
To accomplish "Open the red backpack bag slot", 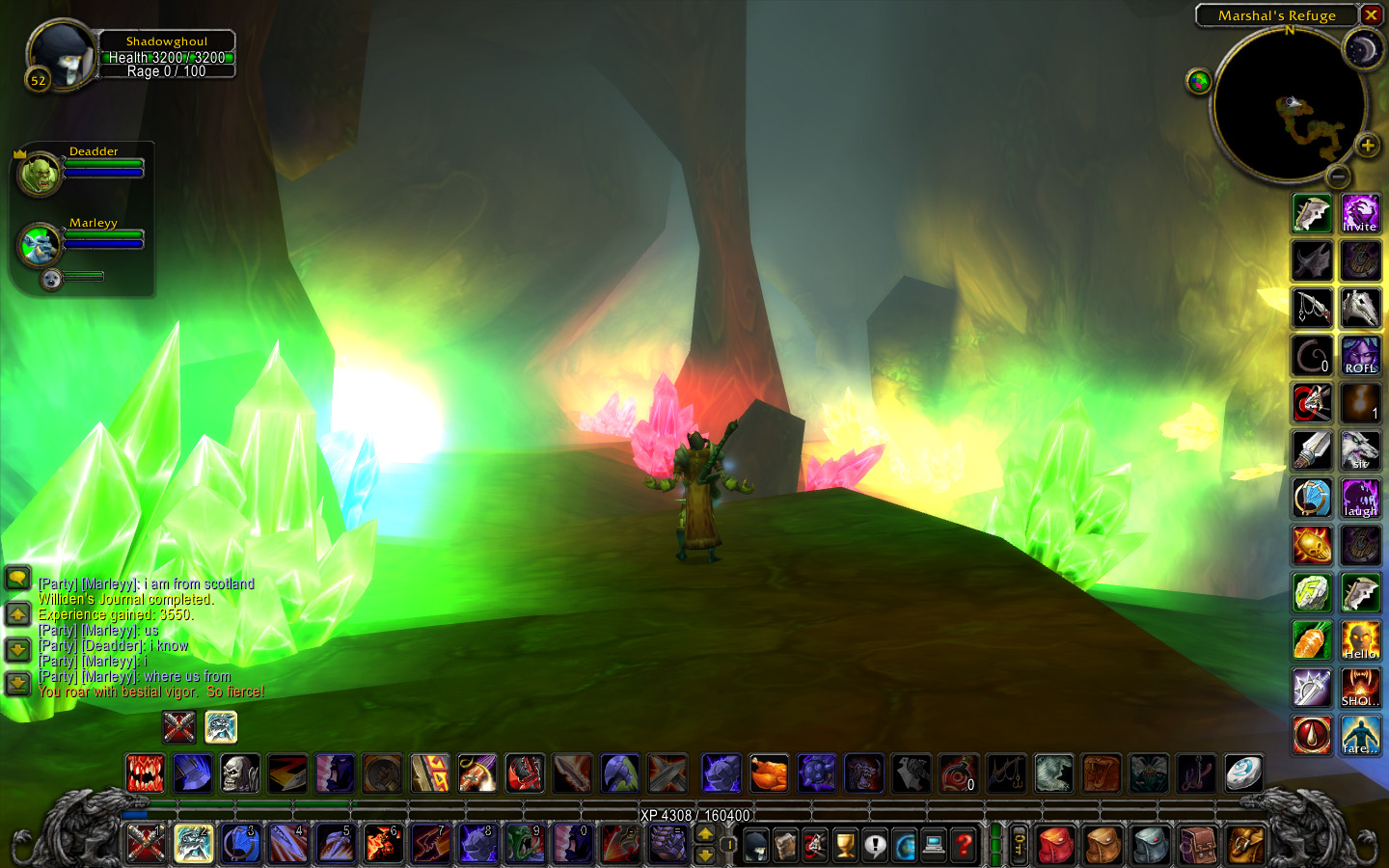I will coord(1056,846).
